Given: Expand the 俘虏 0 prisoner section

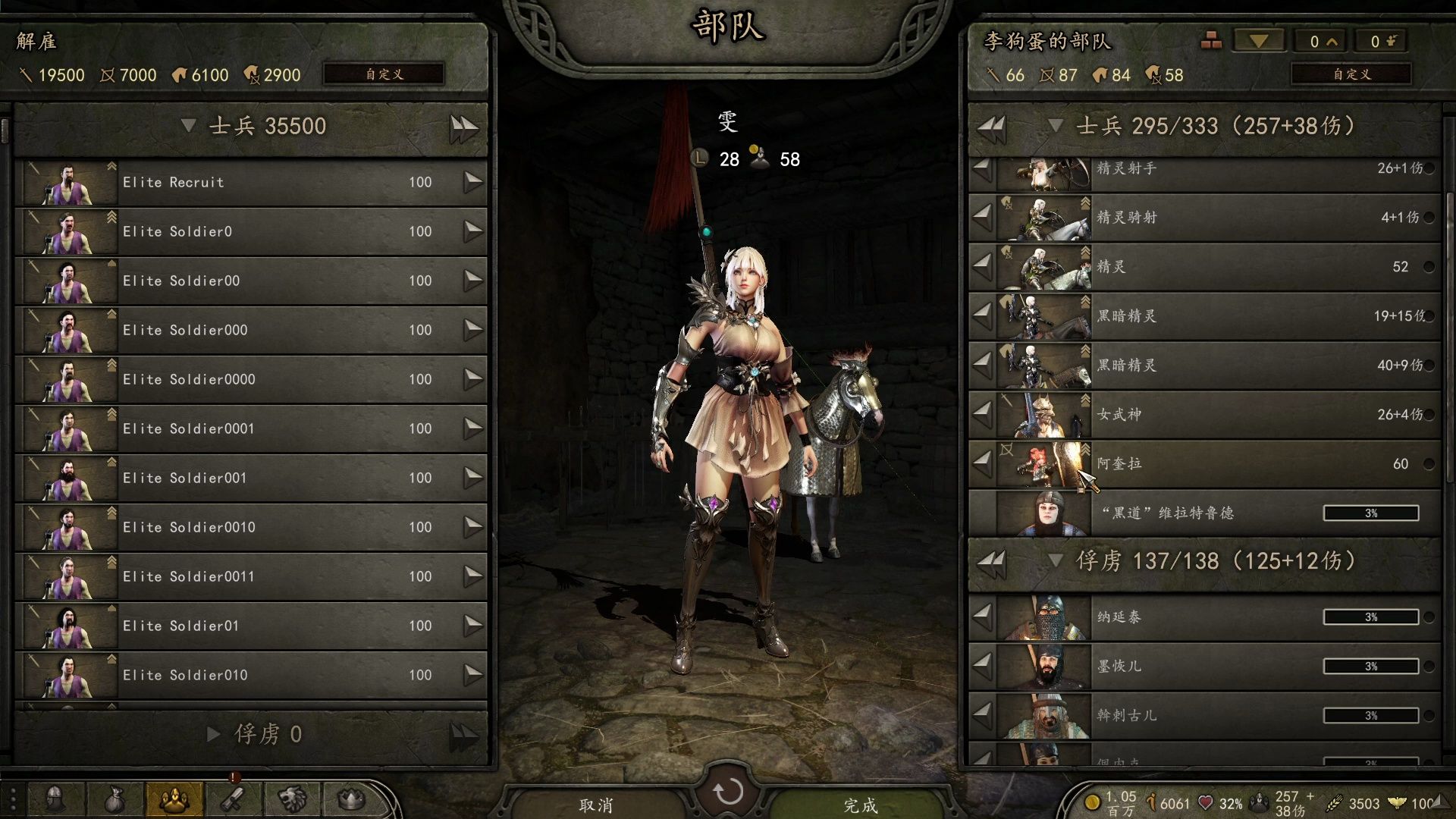Looking at the screenshot, I should [214, 734].
